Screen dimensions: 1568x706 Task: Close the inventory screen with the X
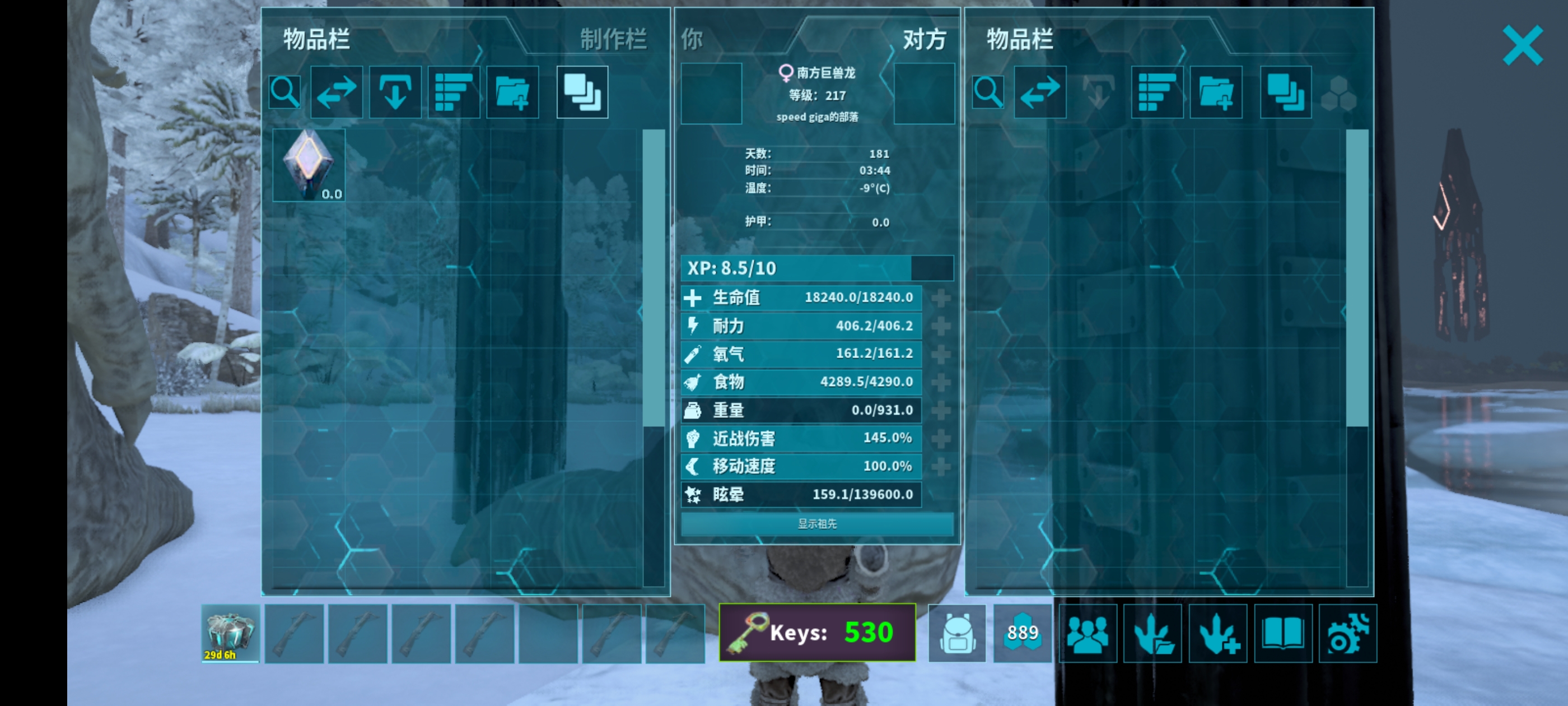(x=1522, y=45)
